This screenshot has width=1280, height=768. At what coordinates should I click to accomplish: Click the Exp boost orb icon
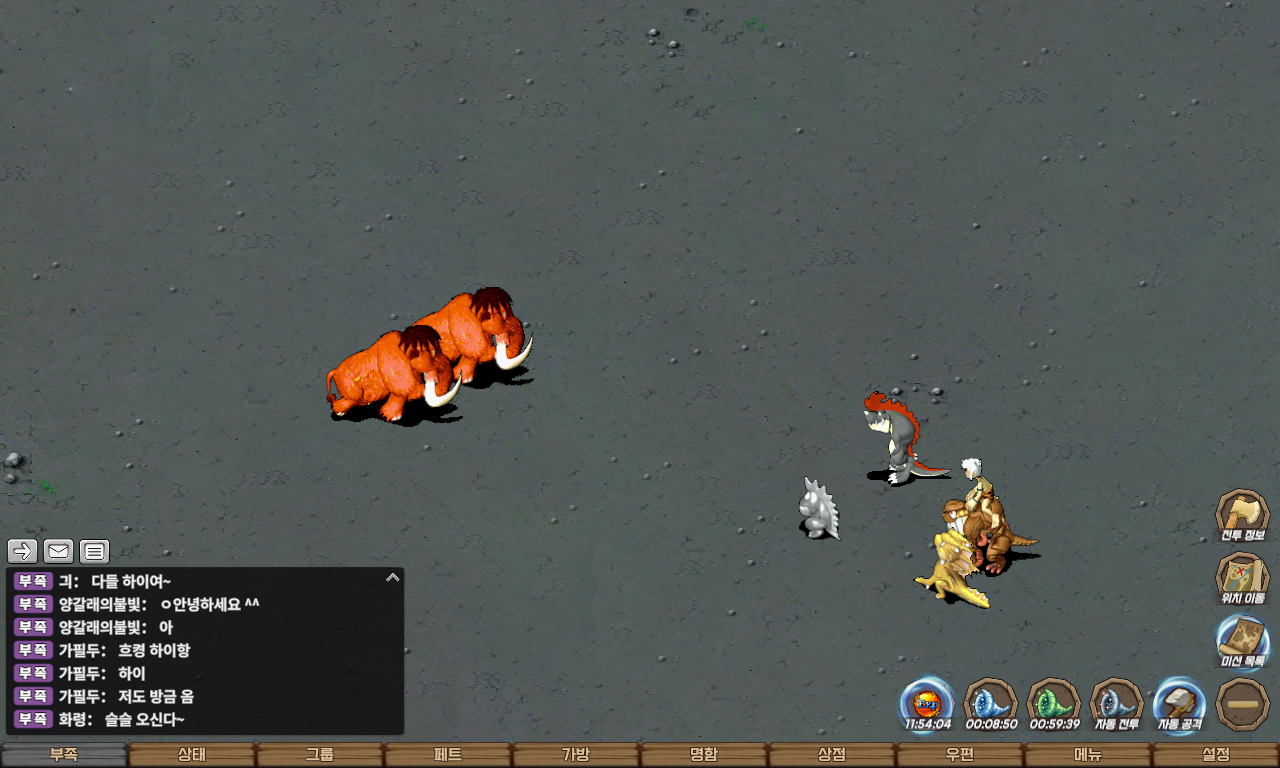tap(927, 703)
